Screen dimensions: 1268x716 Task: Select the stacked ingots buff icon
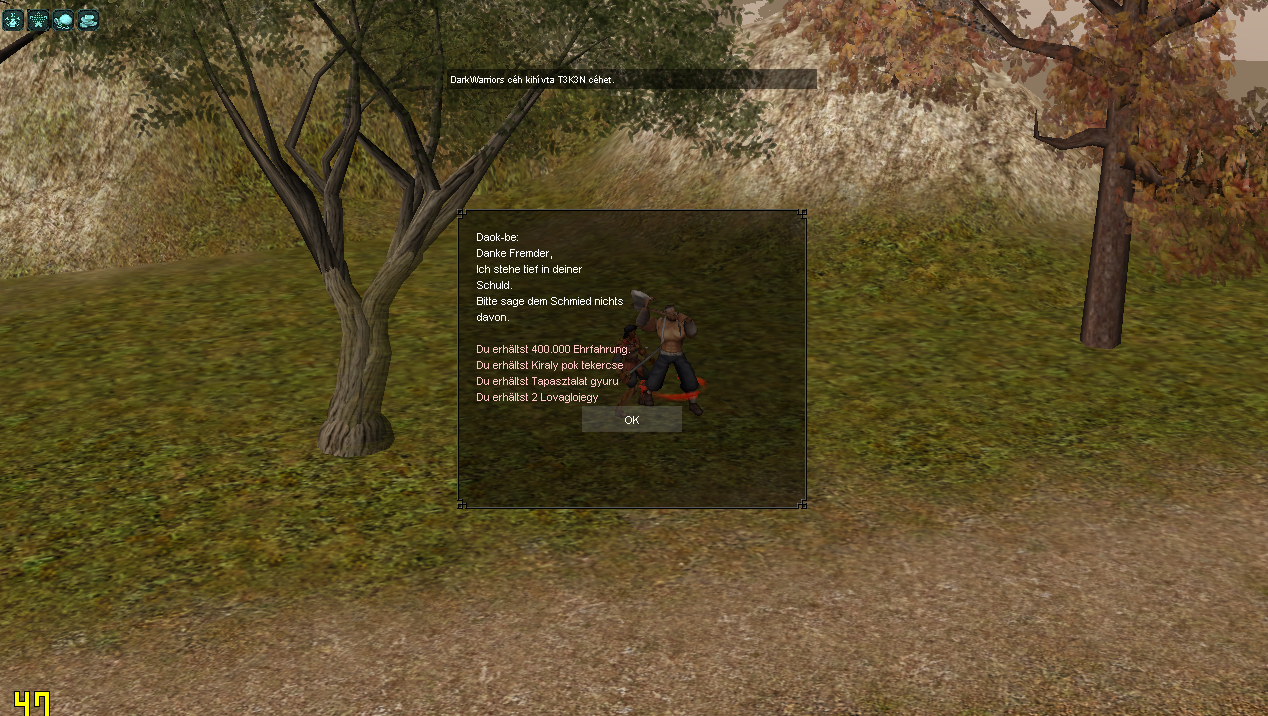[x=88, y=20]
